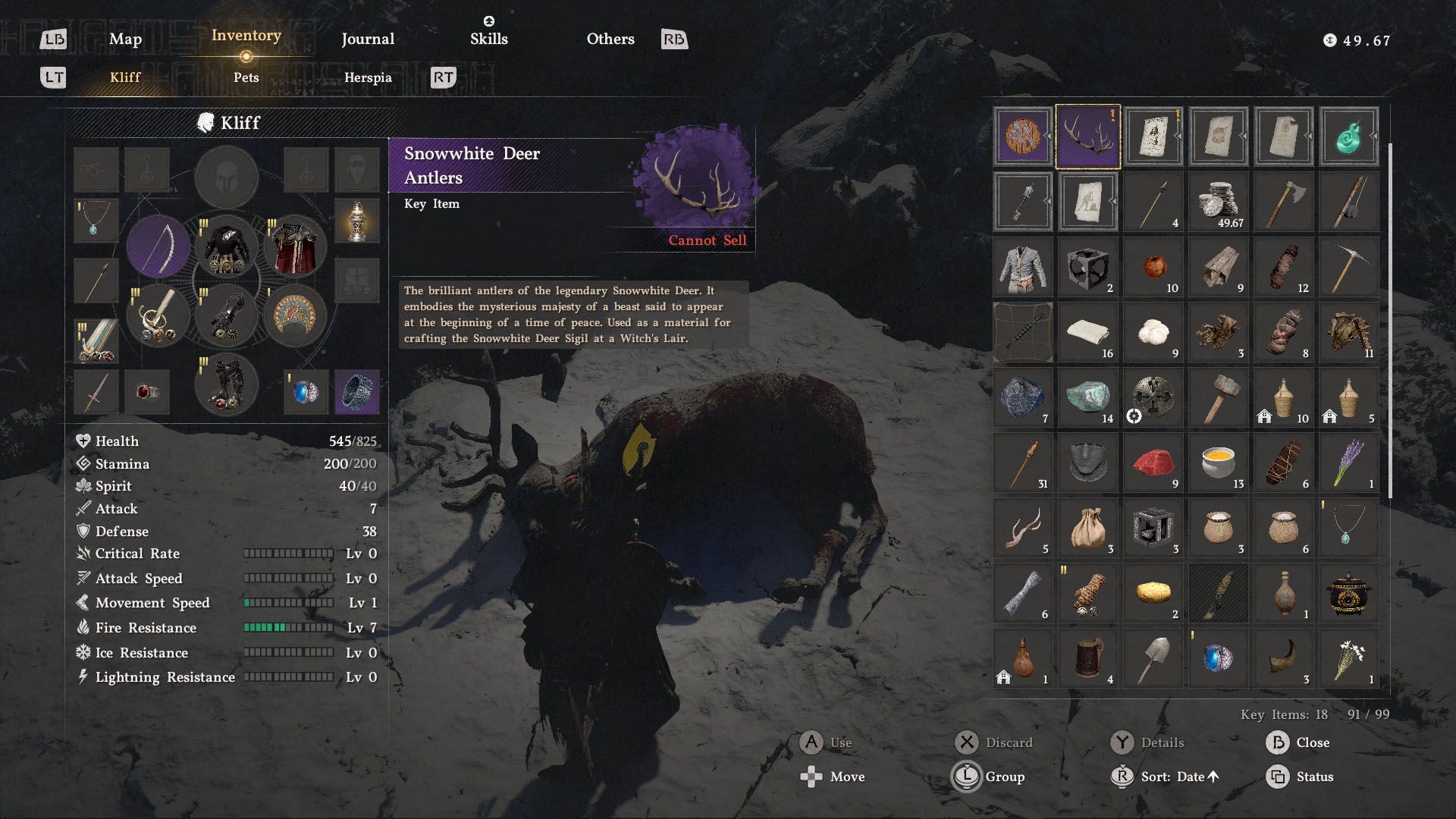Image resolution: width=1456 pixels, height=819 pixels.
Task: Choose the silver coins stack
Action: [x=1219, y=202]
